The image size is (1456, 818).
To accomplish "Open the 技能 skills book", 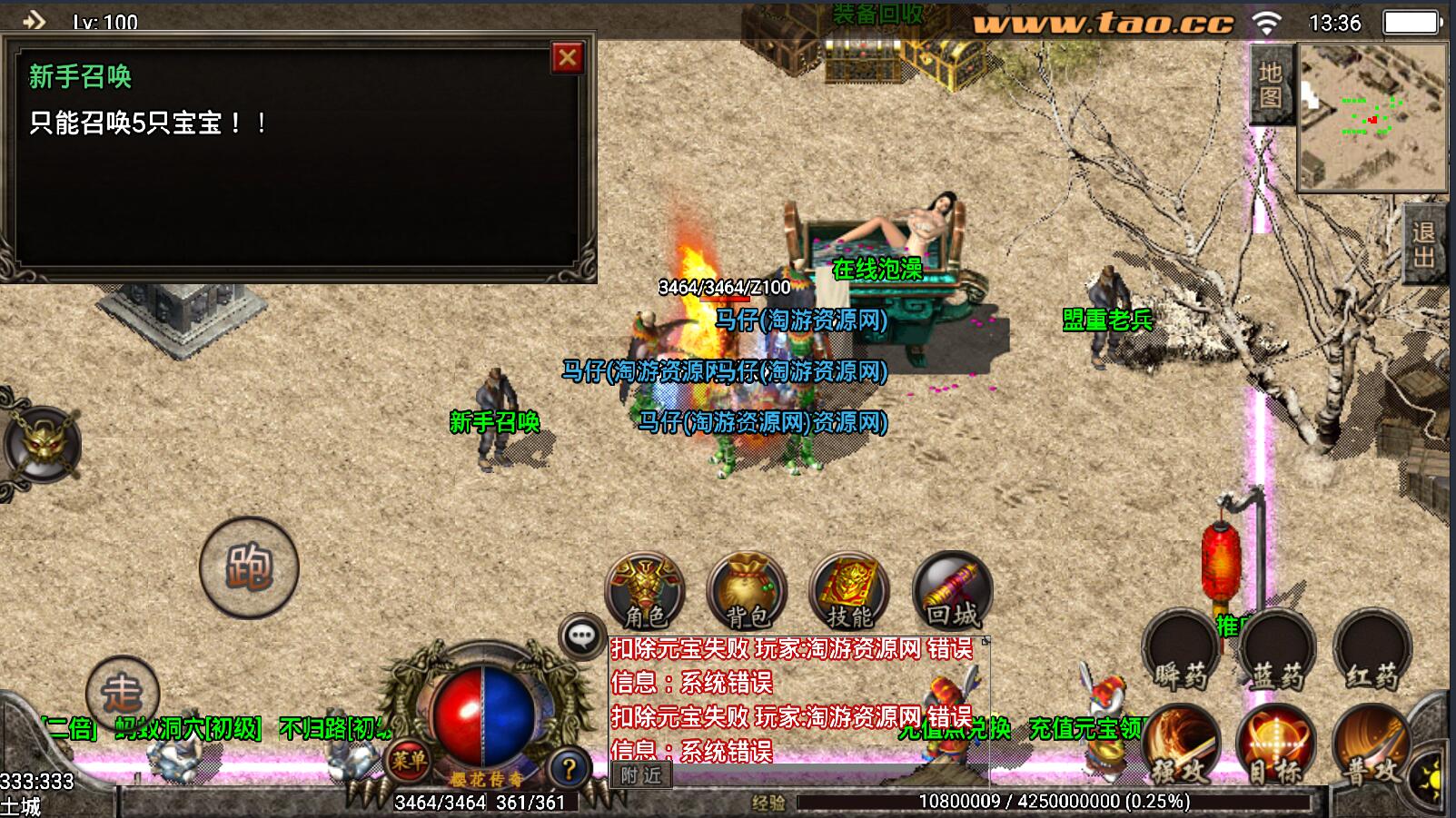I will coord(849,591).
